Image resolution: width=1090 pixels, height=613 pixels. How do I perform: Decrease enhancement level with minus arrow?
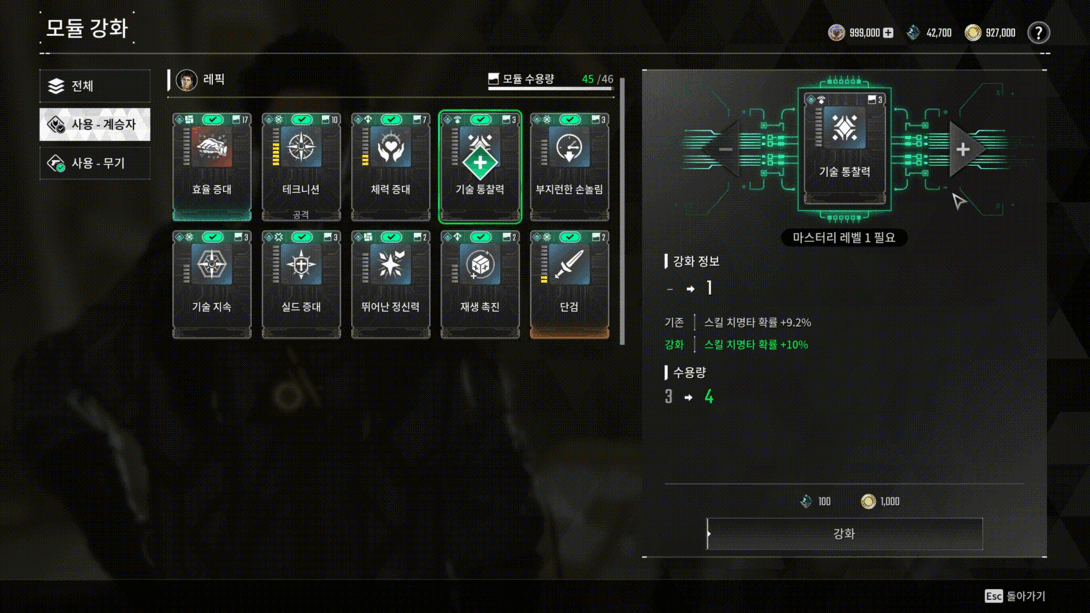[726, 150]
